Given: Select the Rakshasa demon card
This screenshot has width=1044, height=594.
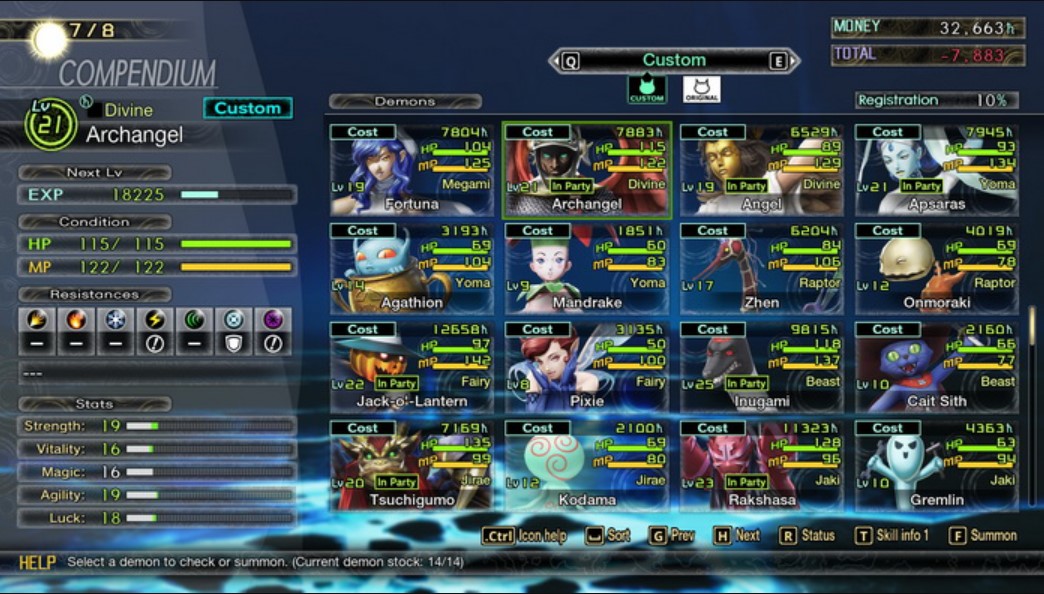Looking at the screenshot, I should [762, 465].
